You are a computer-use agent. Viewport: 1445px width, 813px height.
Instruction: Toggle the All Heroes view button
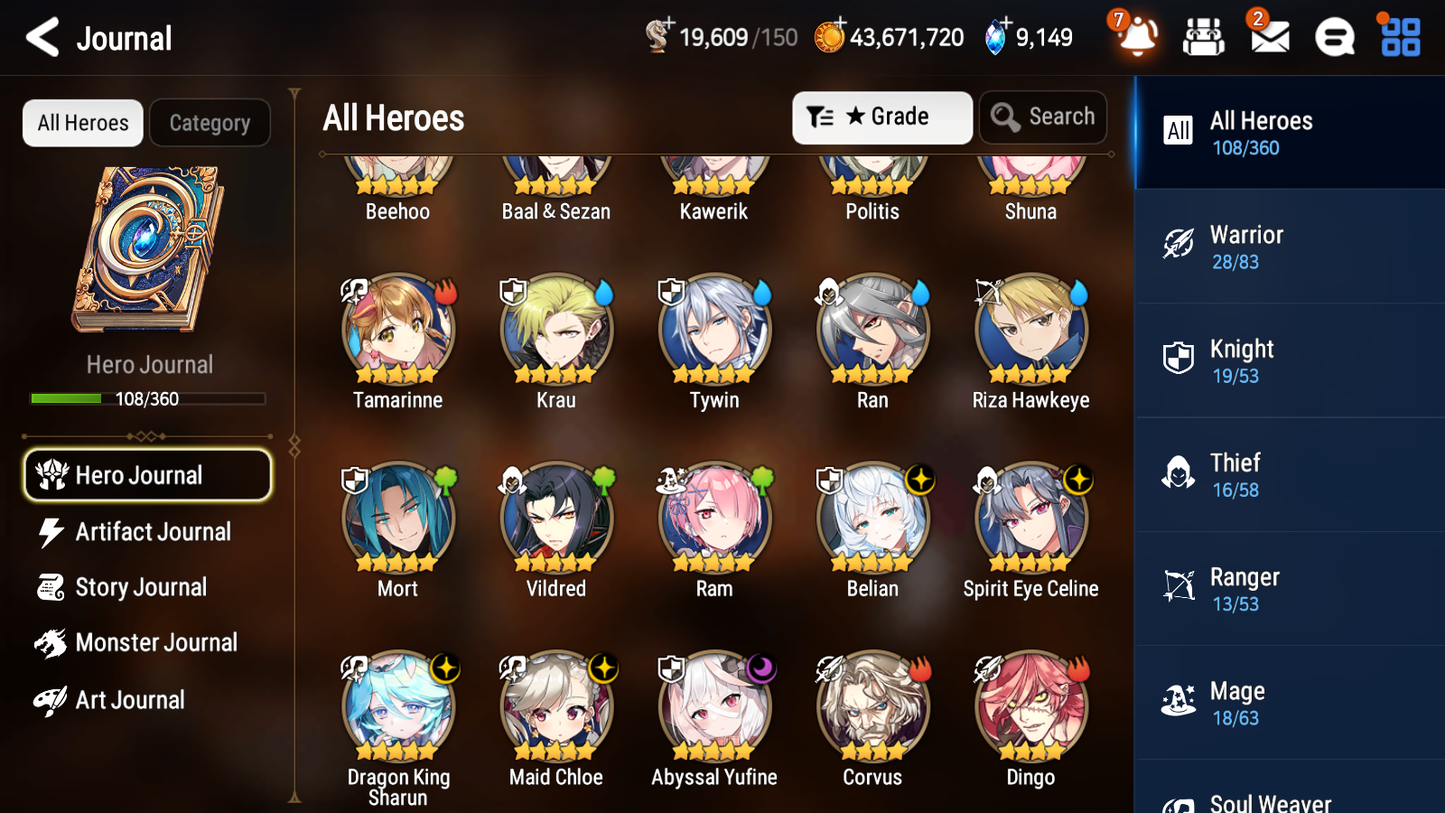(x=82, y=122)
